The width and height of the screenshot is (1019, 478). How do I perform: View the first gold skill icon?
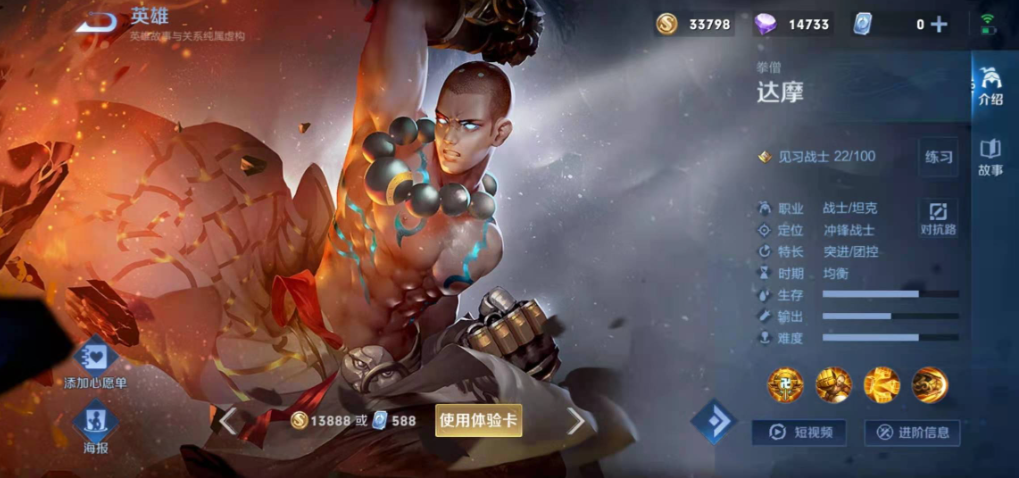click(x=785, y=384)
